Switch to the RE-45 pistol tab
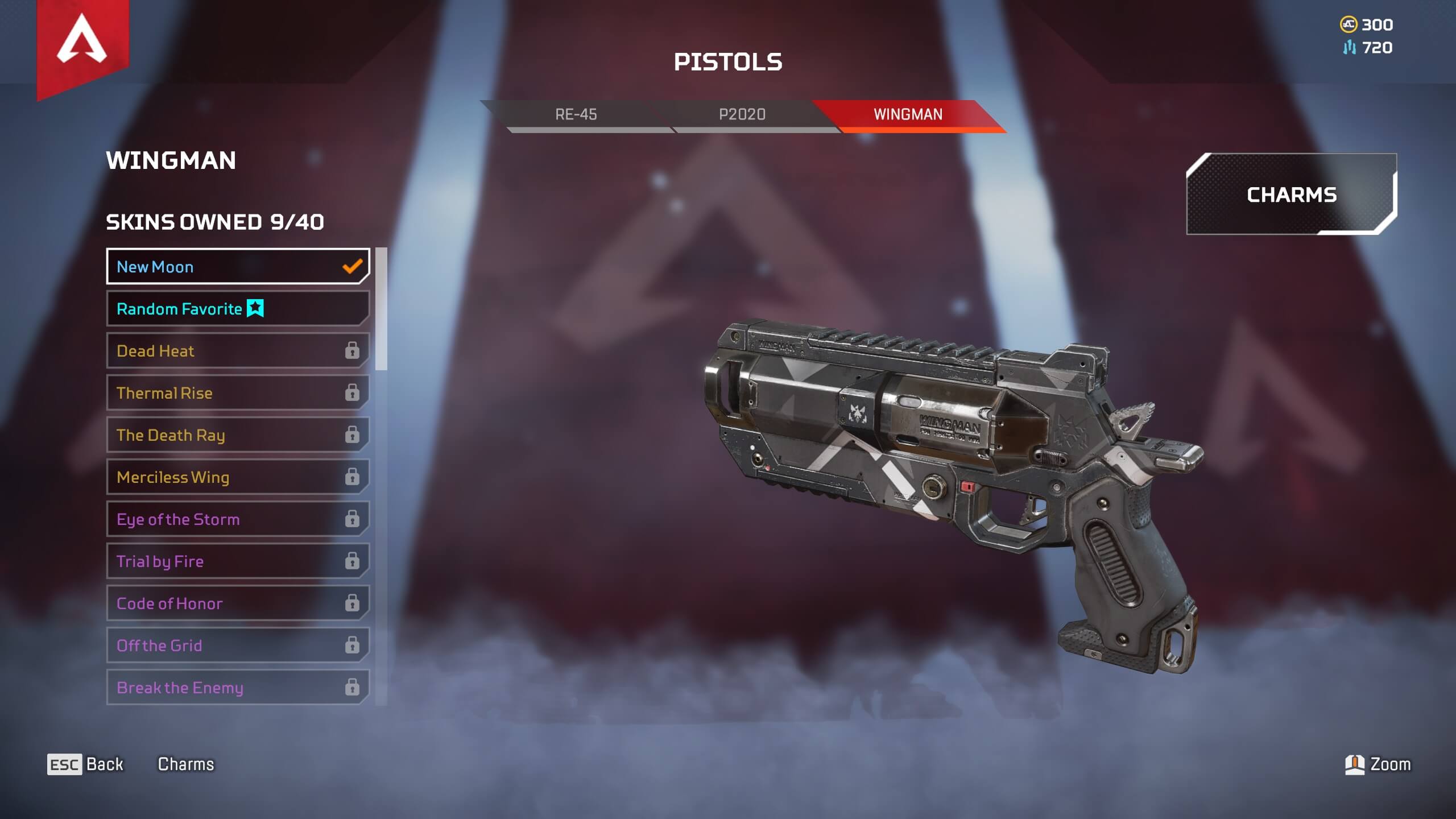 pyautogui.click(x=576, y=115)
